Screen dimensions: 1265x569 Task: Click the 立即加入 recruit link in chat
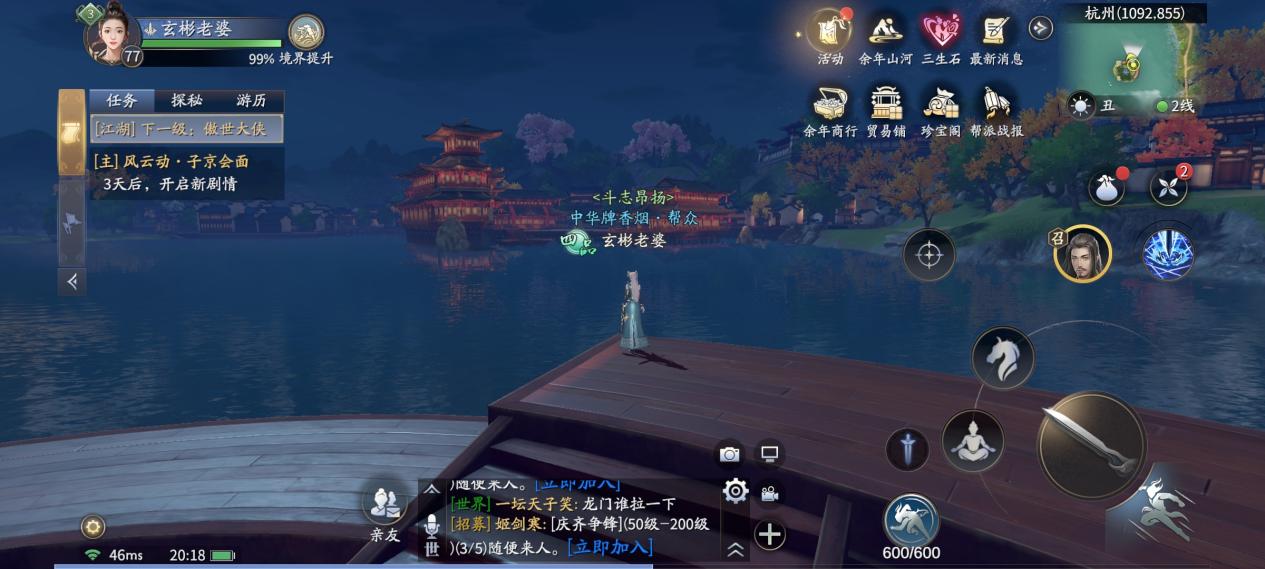(x=609, y=546)
